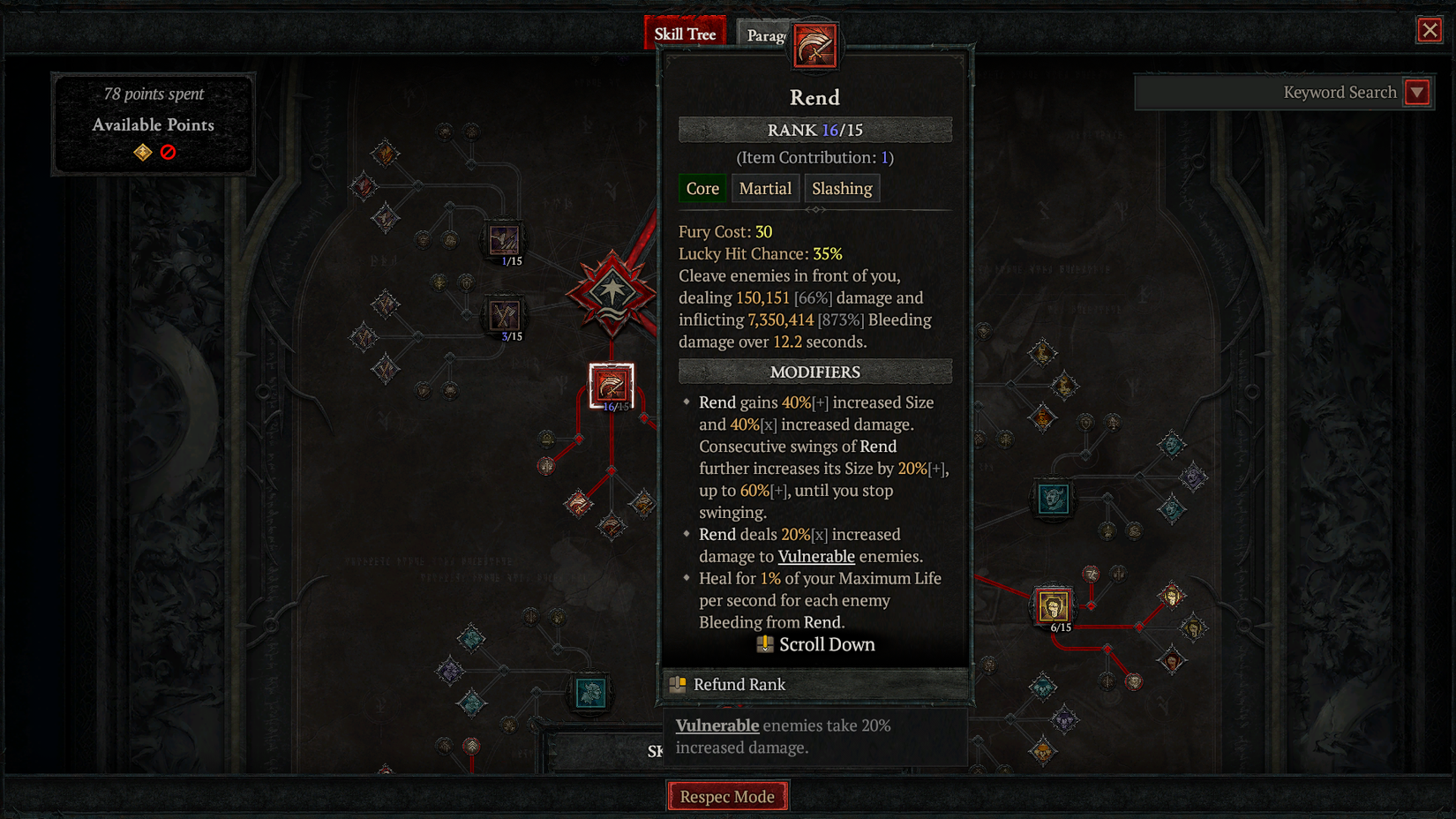Screen dimensions: 1456x819
Task: Select the golden shout skill node at 6/15
Action: click(1053, 604)
